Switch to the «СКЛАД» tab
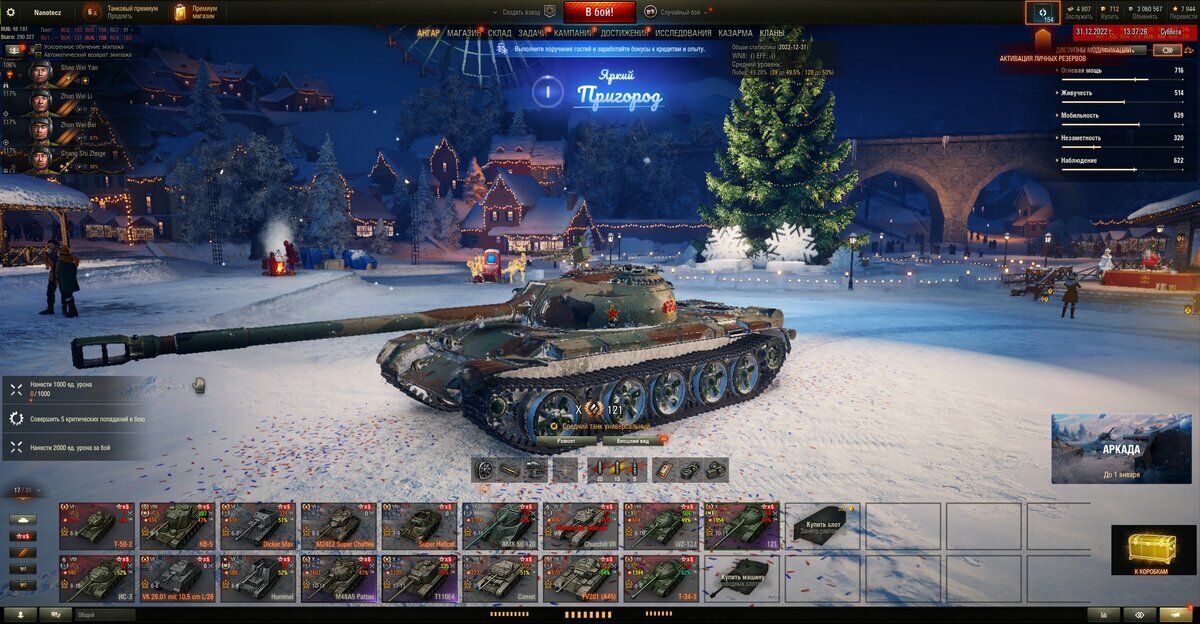 coord(500,33)
